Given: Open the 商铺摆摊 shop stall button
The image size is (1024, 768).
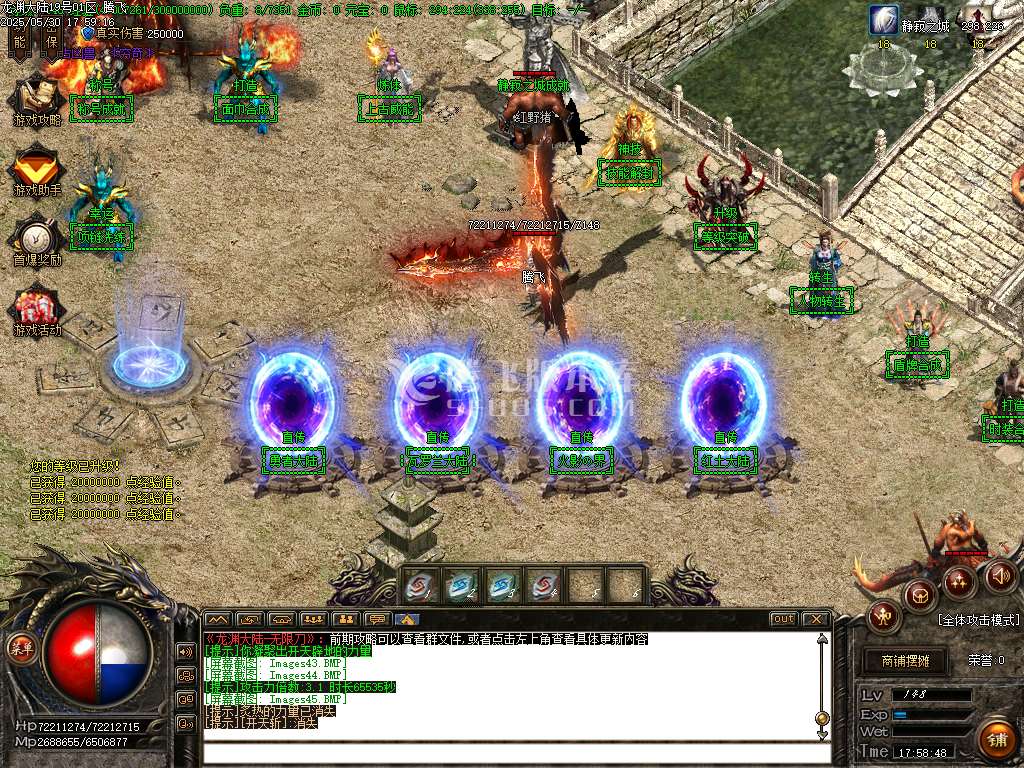Looking at the screenshot, I should point(906,661).
